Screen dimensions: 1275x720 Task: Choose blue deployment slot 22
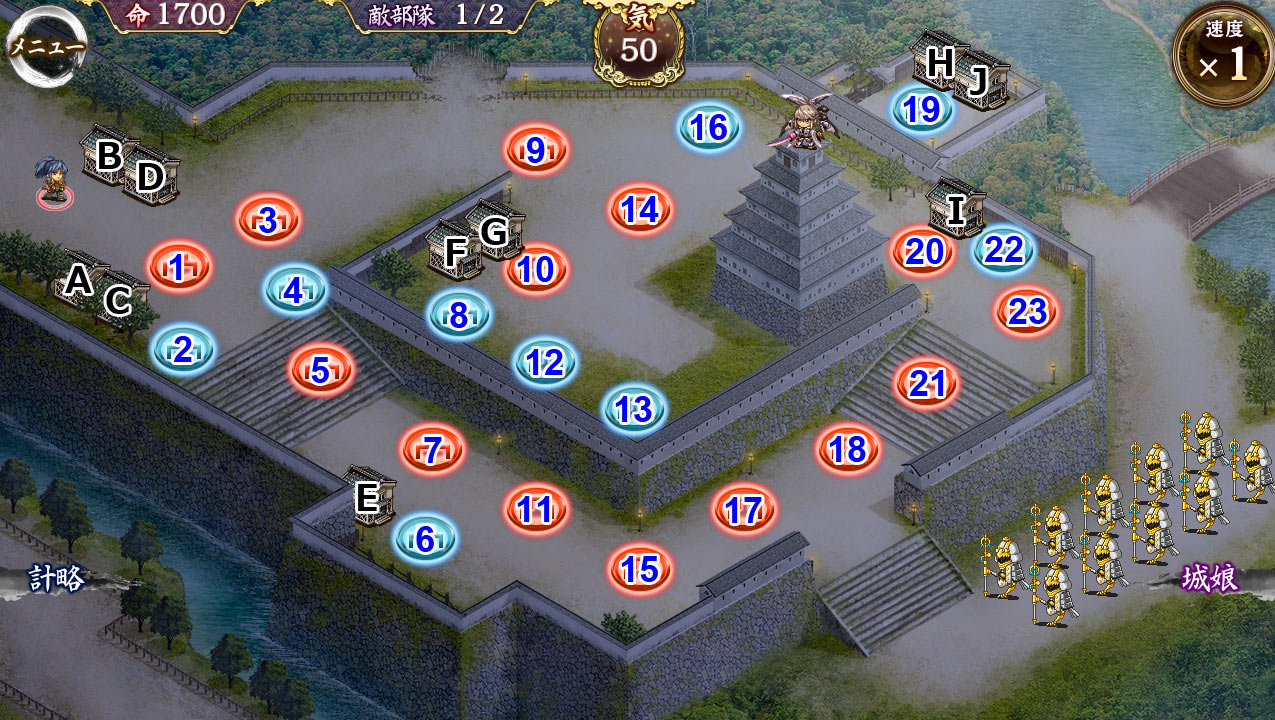(x=1003, y=250)
